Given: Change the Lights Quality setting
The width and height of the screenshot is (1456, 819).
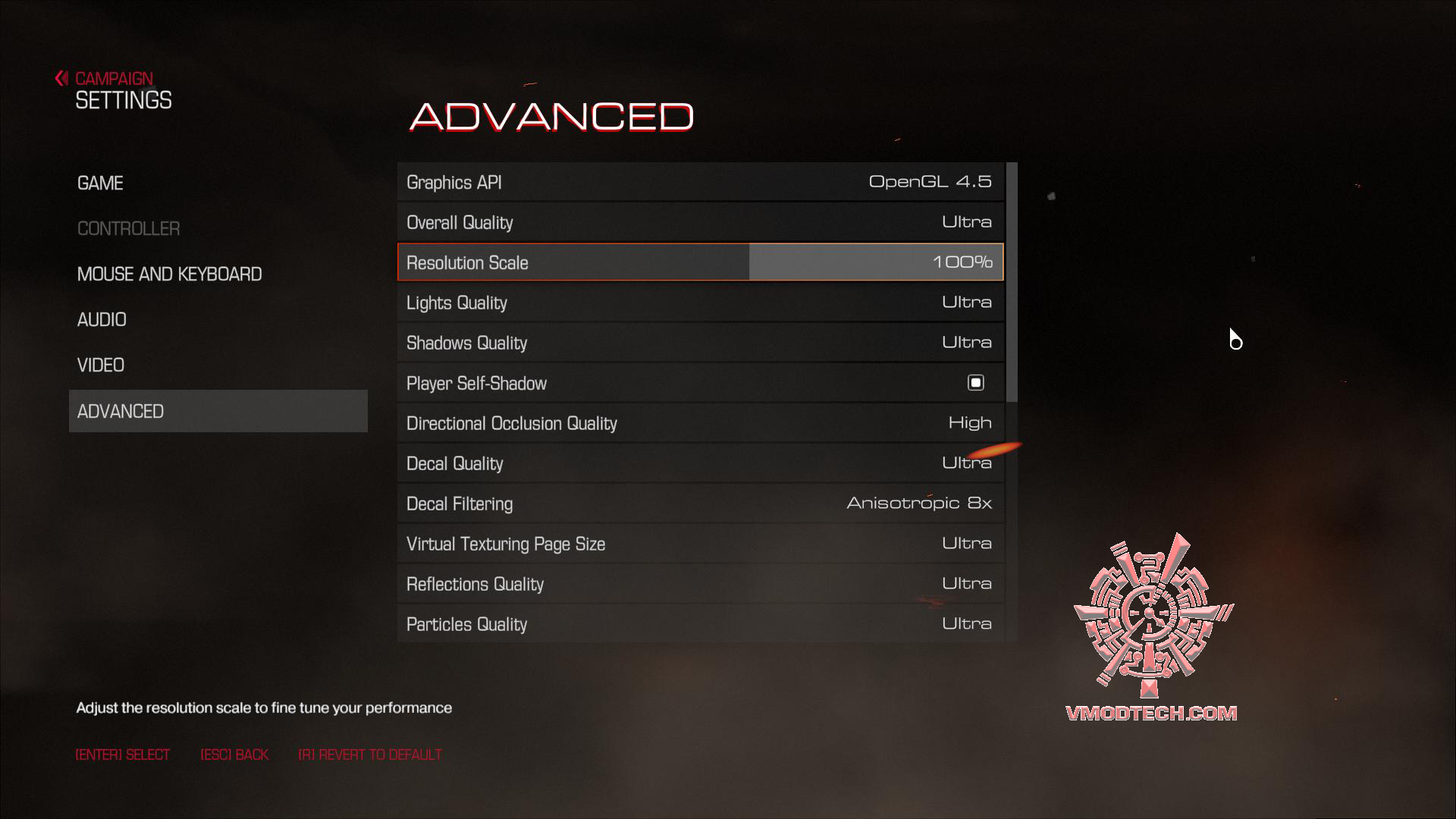Looking at the screenshot, I should click(x=698, y=302).
